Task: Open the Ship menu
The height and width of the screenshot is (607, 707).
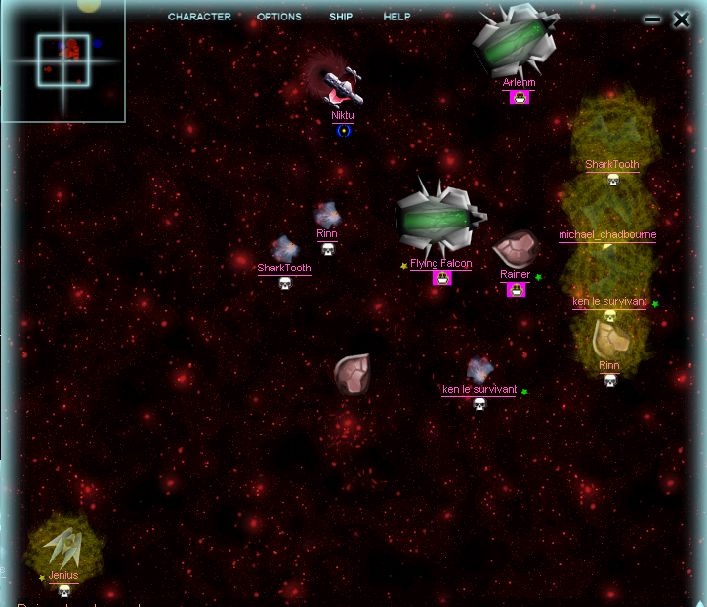Action: [341, 17]
